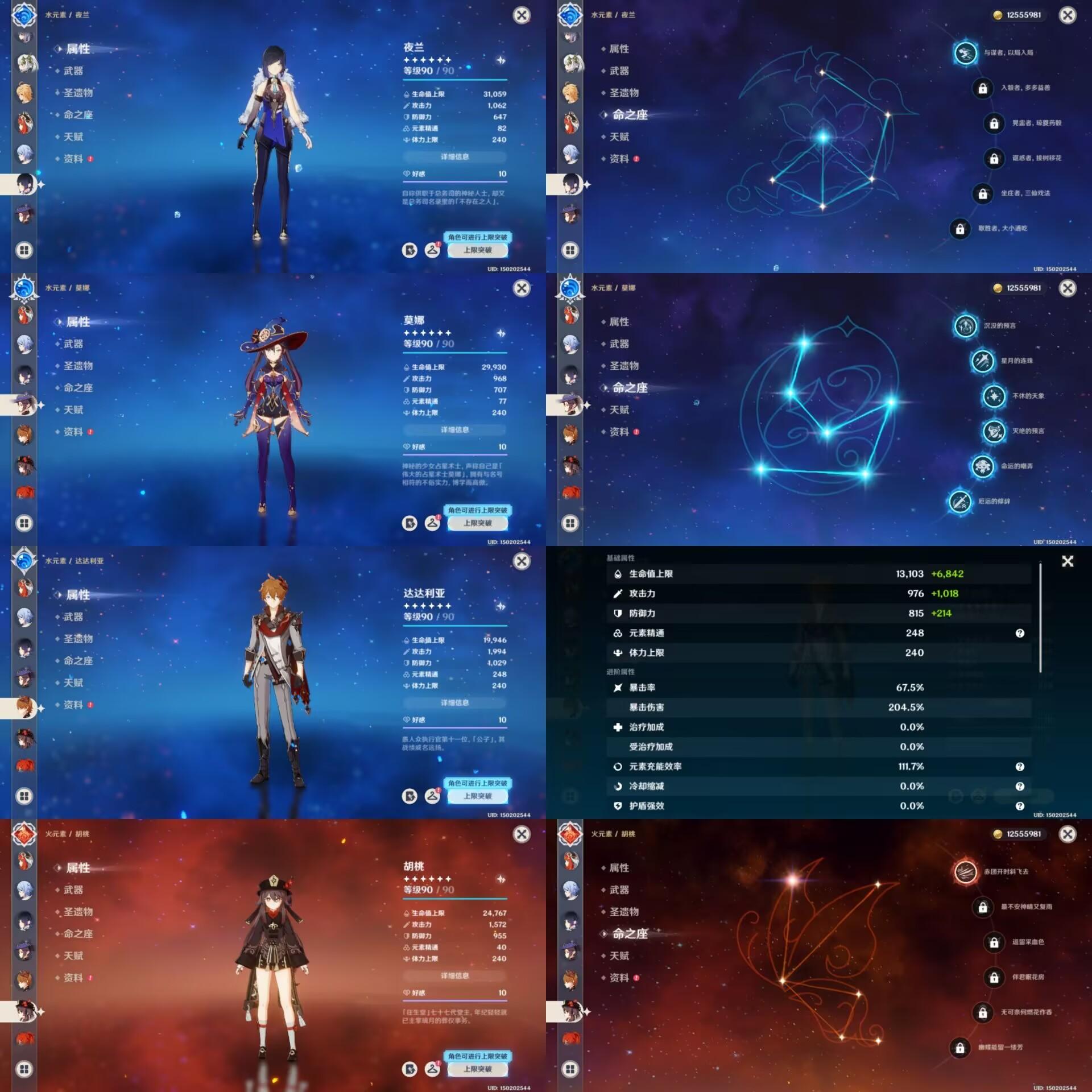Switch to 天赋 in 达达利亚's menu
This screenshot has width=1092, height=1092.
click(73, 682)
